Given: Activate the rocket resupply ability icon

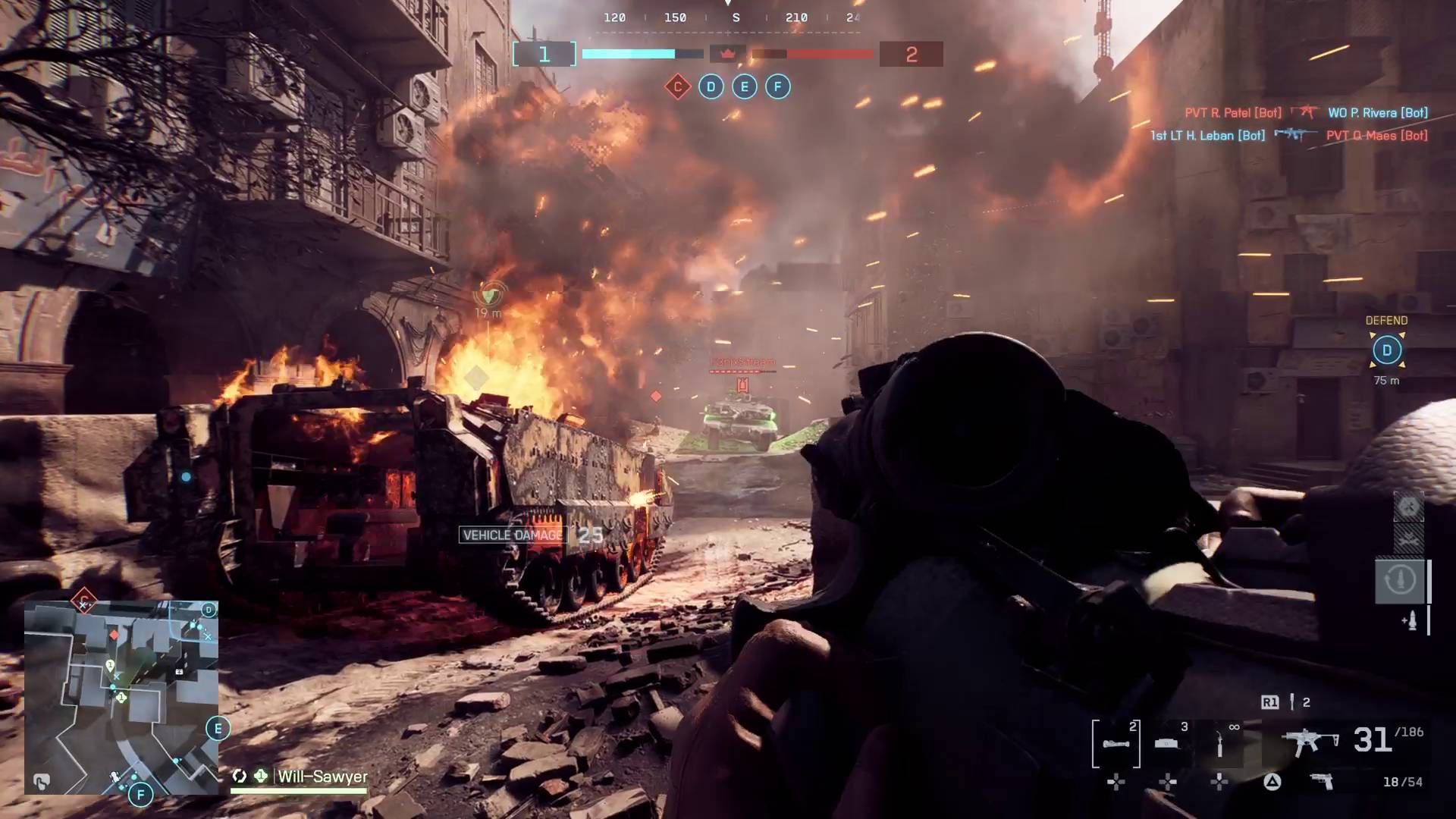Looking at the screenshot, I should coord(1399,580).
